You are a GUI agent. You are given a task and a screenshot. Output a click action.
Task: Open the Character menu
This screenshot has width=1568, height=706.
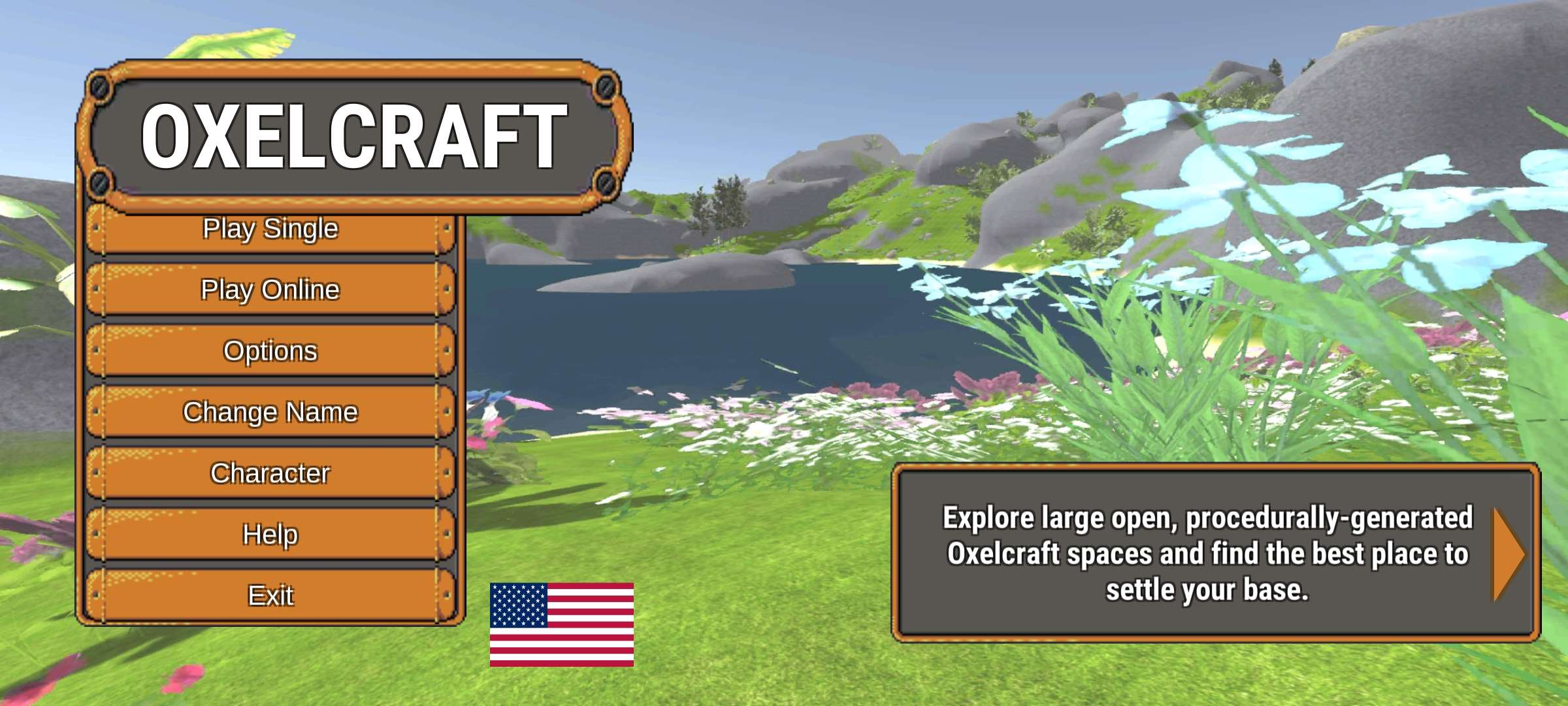coord(270,473)
